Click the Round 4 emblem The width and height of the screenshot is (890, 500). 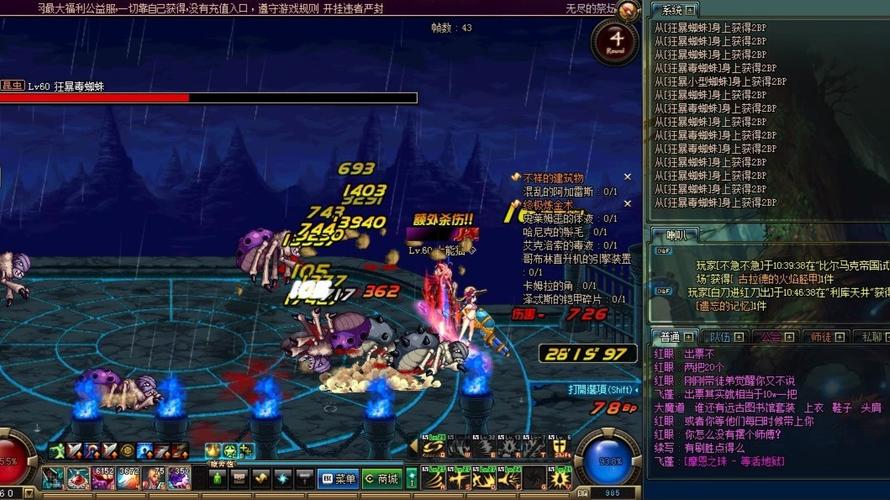coord(615,42)
